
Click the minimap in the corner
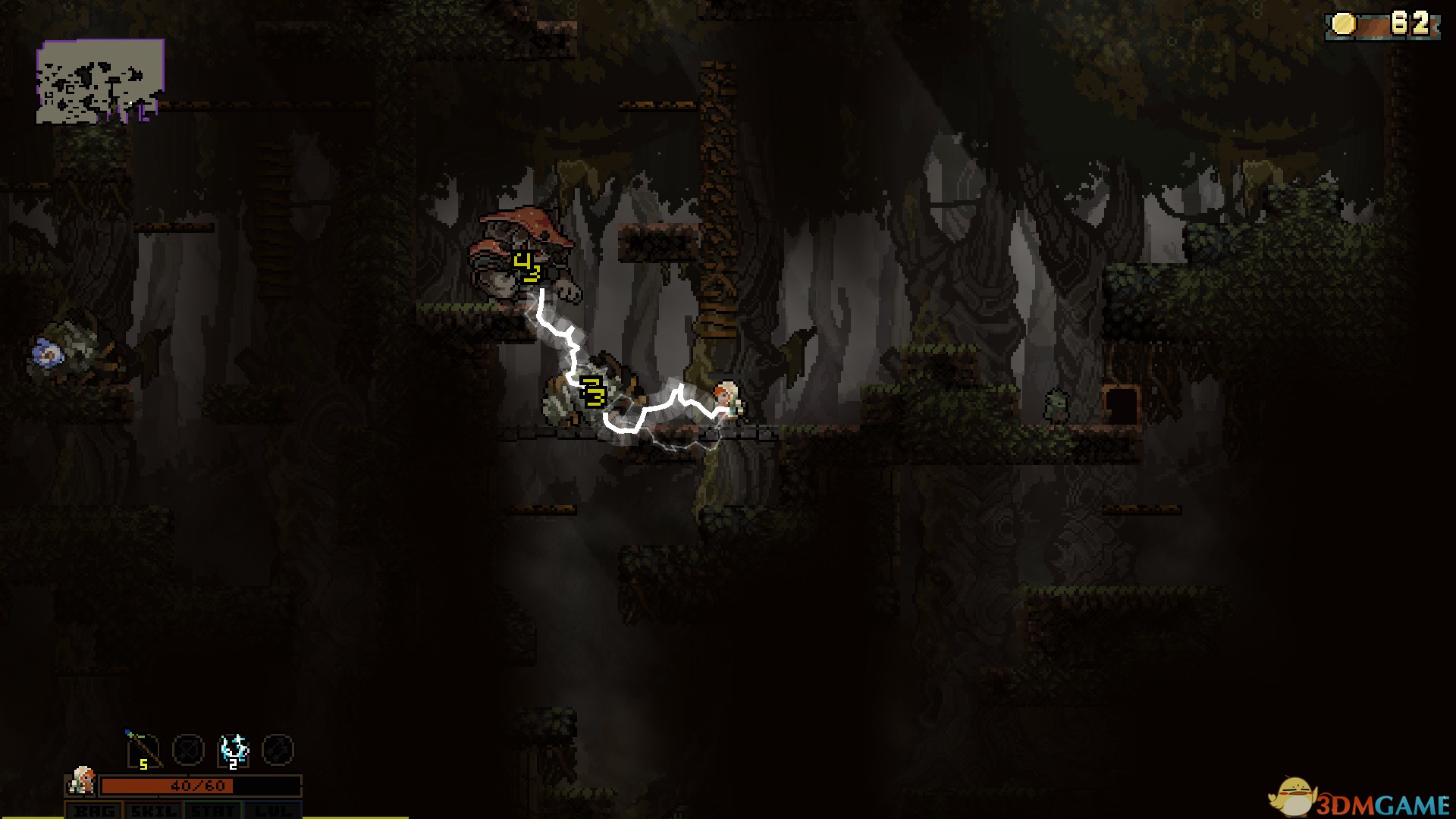tap(100, 81)
